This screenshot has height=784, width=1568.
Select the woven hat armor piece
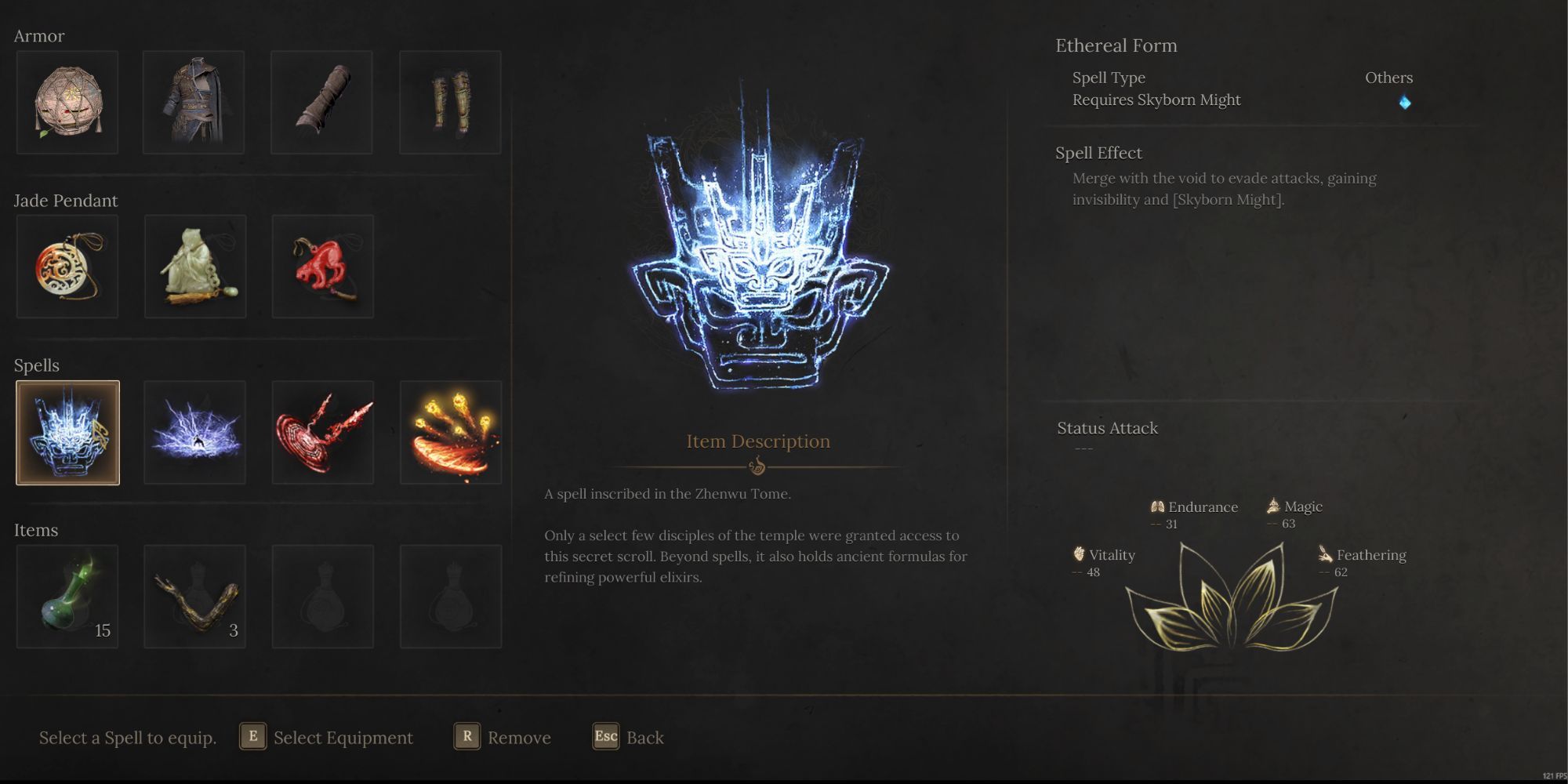67,102
